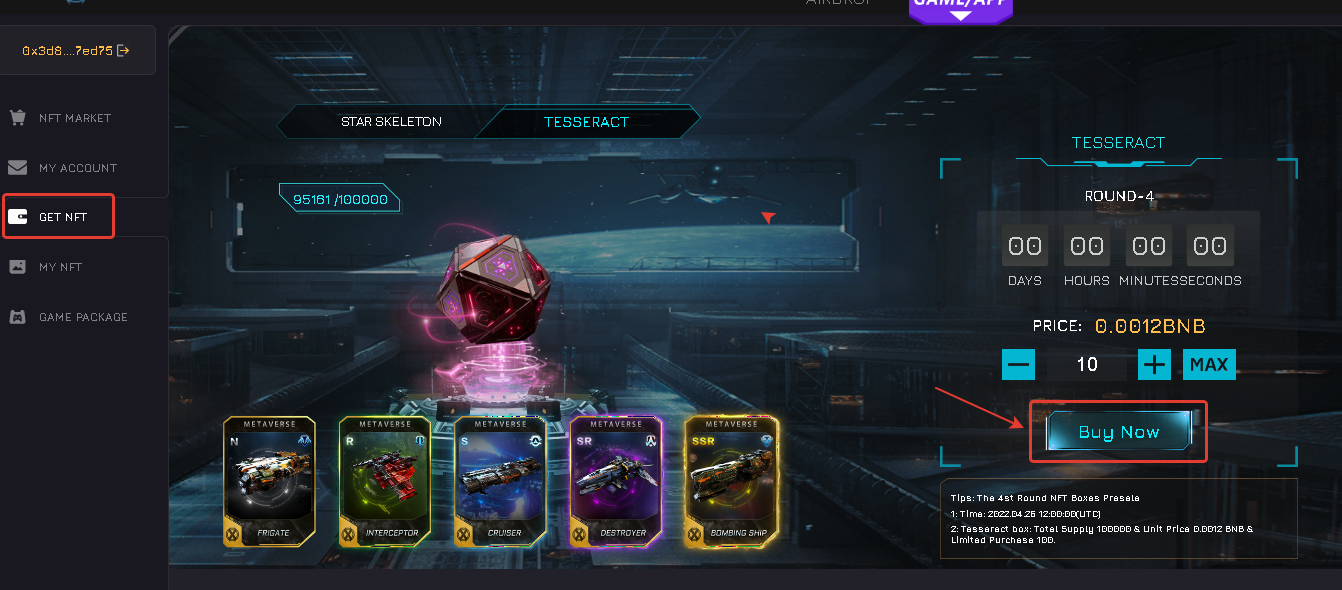Open the Game Package menu
The image size is (1342, 590).
tap(83, 317)
